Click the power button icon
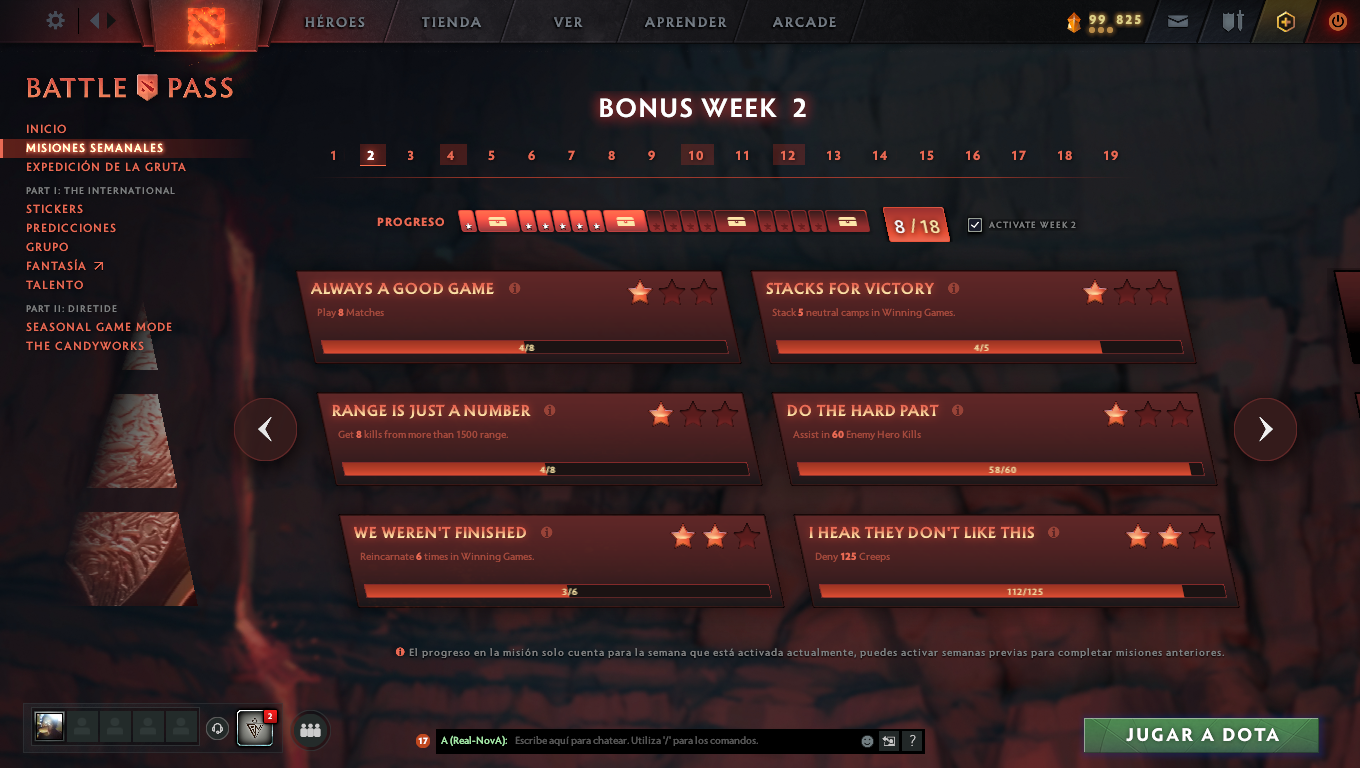1360x768 pixels. 1336,19
